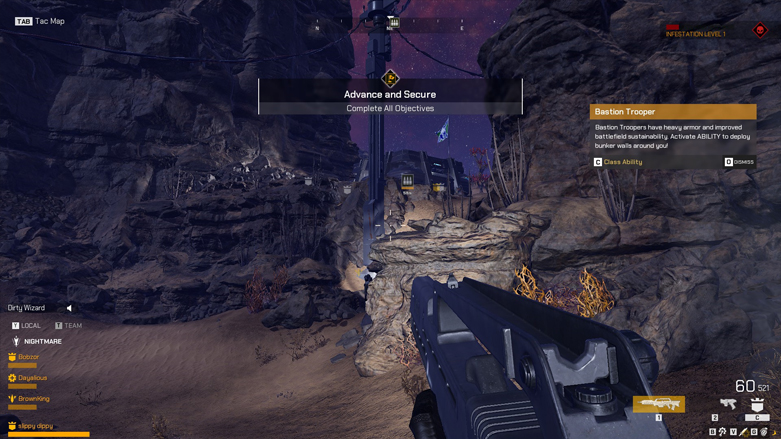The height and width of the screenshot is (439, 781).
Task: Click the Nightmare squad name header
Action: [x=42, y=342]
